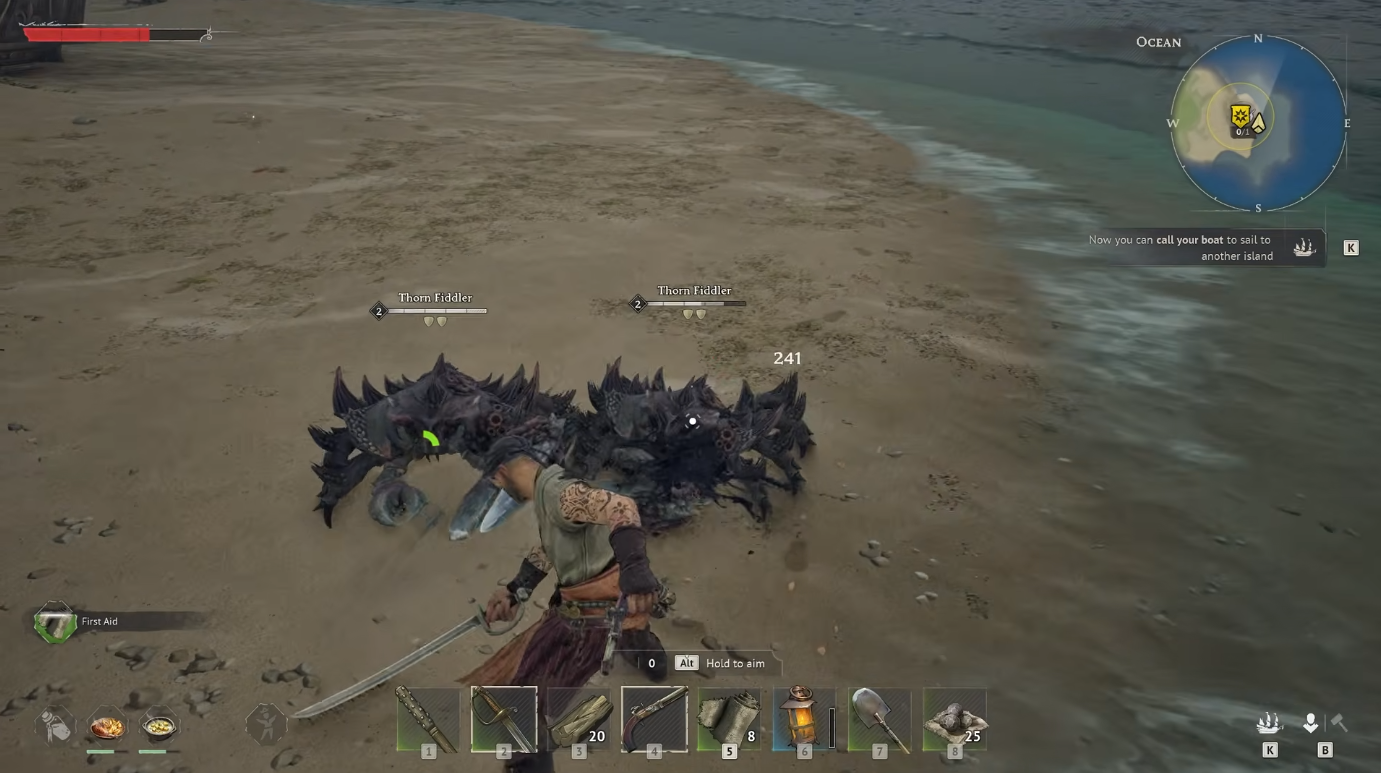Select the flintlock pistol slot
1381x773 pixels.
pos(654,718)
